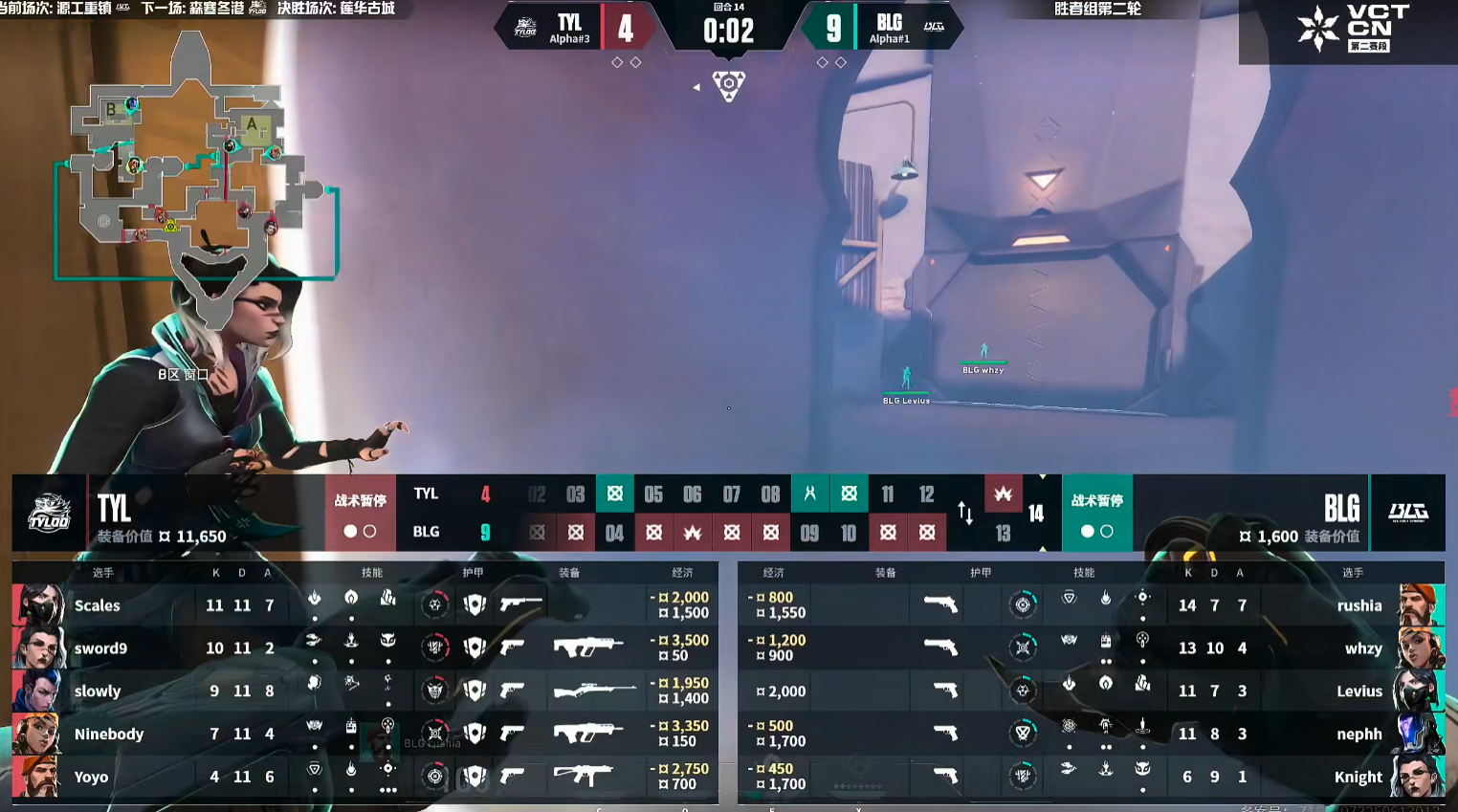Choose the slowly player row
Image resolution: width=1458 pixels, height=812 pixels.
(364, 691)
